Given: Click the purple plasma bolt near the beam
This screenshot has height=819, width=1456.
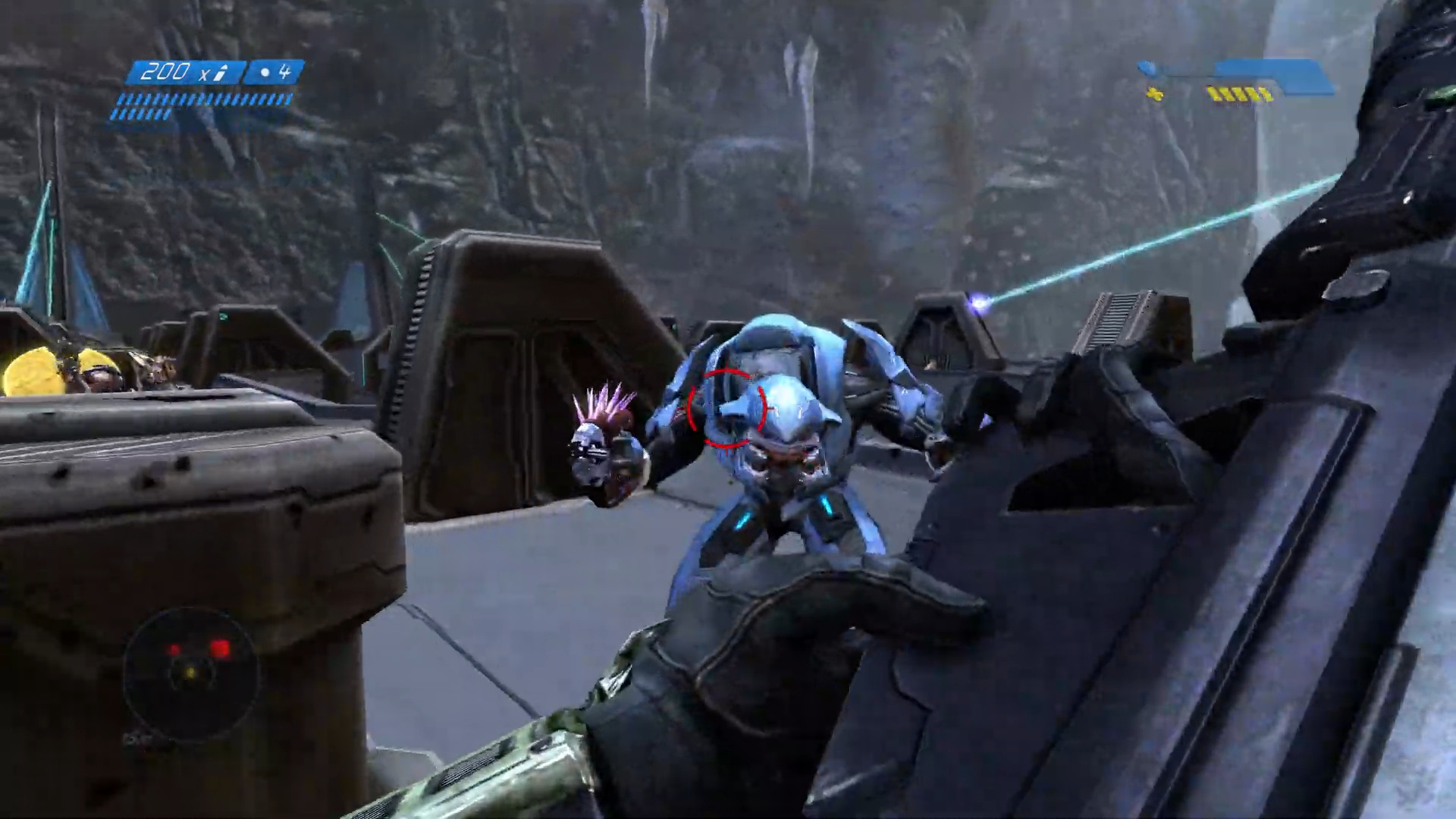Looking at the screenshot, I should [x=979, y=302].
